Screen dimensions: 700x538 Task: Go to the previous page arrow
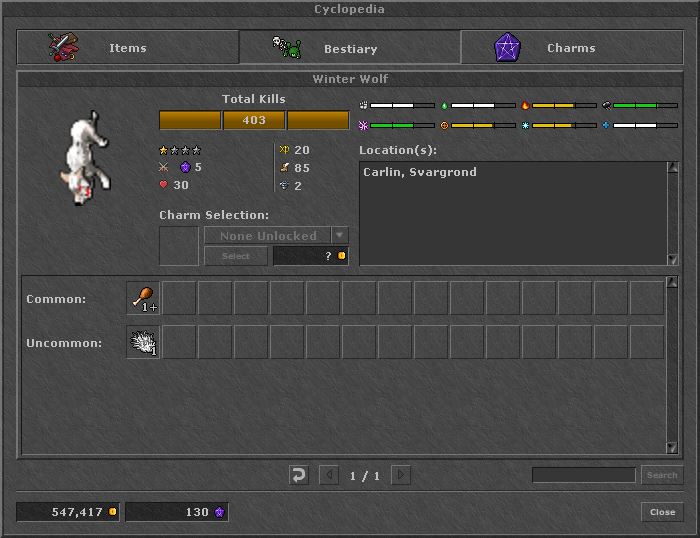point(329,475)
